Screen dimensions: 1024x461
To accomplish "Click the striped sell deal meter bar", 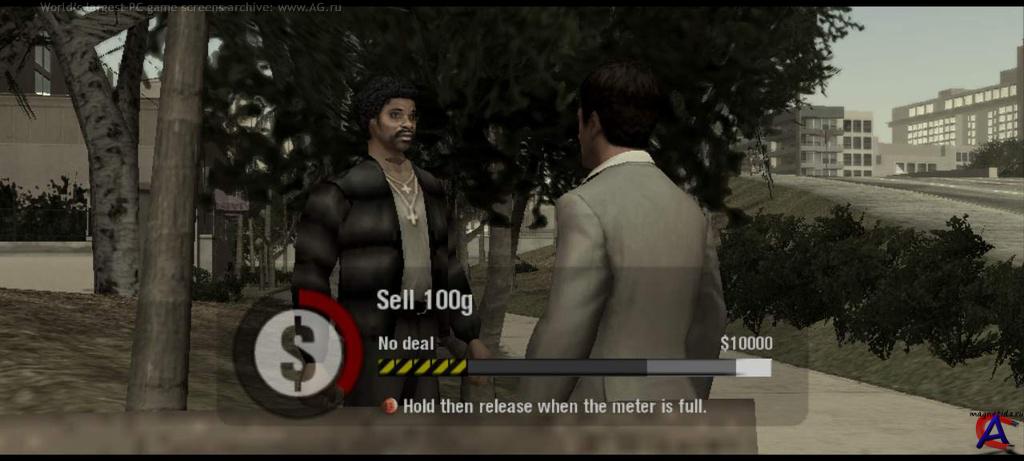I will coord(574,367).
